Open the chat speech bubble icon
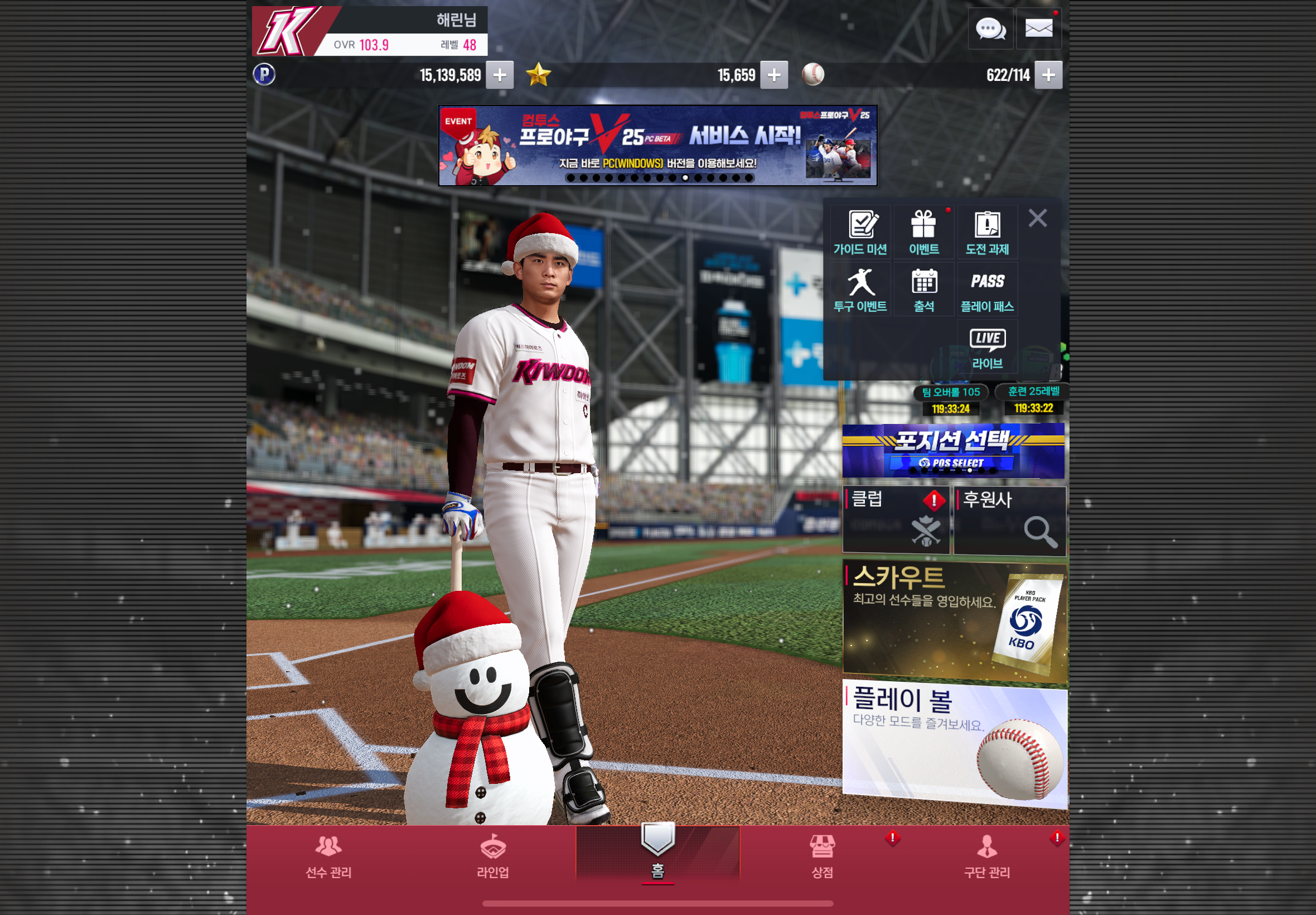1316x915 pixels. tap(990, 28)
